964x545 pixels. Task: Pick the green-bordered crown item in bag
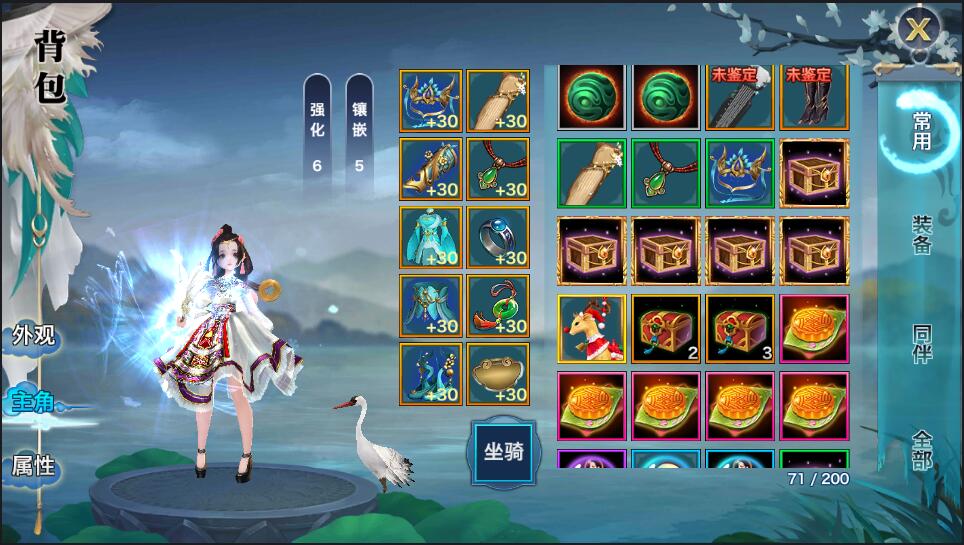[740, 173]
